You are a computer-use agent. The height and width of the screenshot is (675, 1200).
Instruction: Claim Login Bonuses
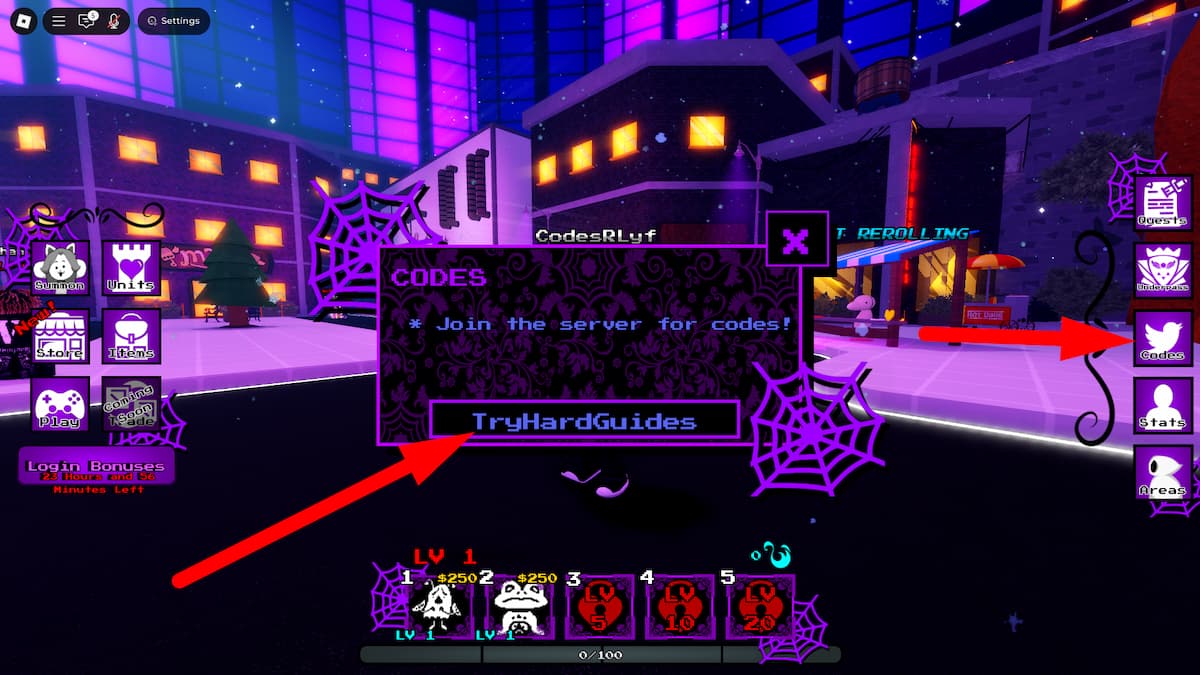click(x=96, y=466)
